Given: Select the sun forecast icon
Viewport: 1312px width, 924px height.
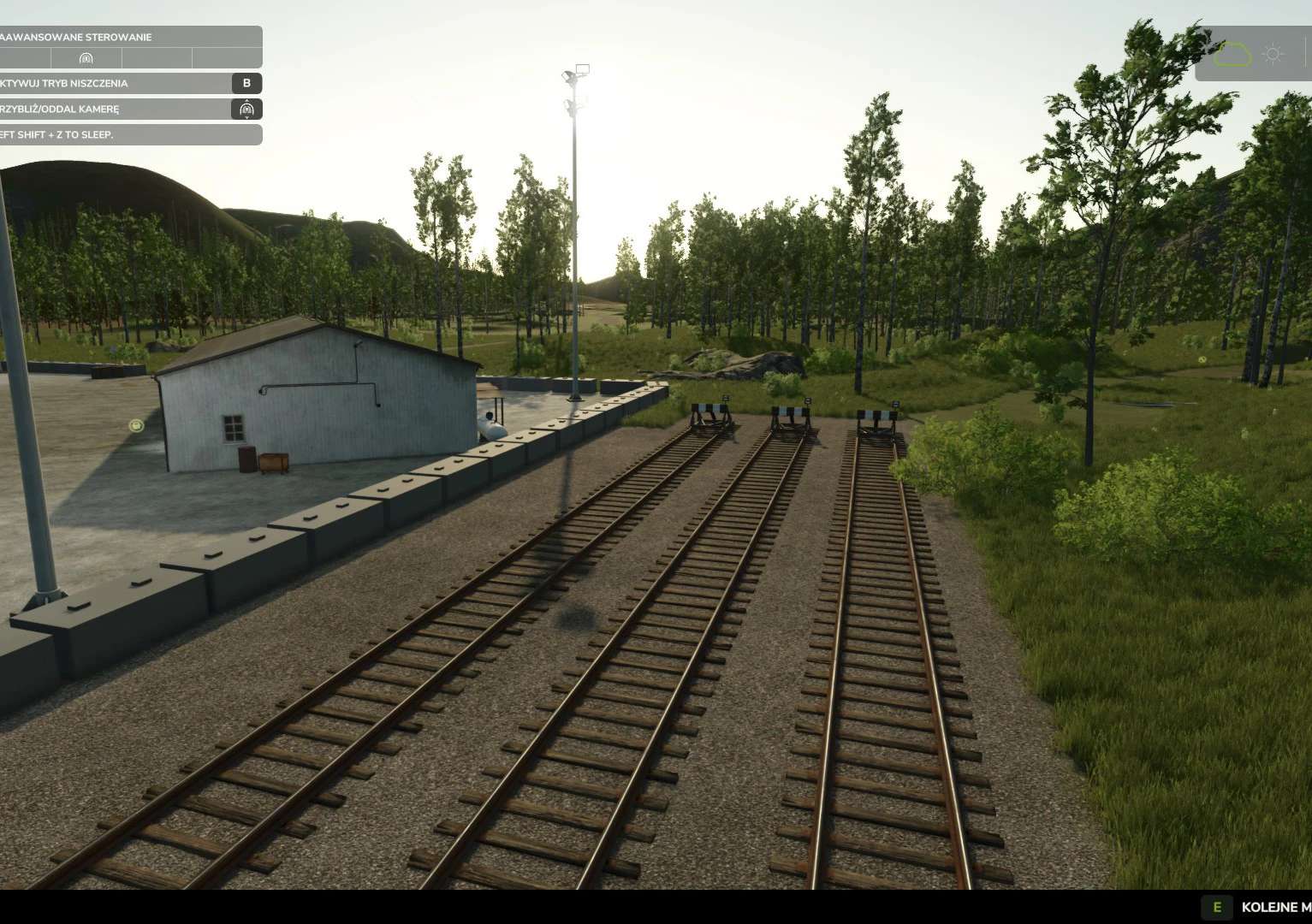Looking at the screenshot, I should click(x=1273, y=55).
